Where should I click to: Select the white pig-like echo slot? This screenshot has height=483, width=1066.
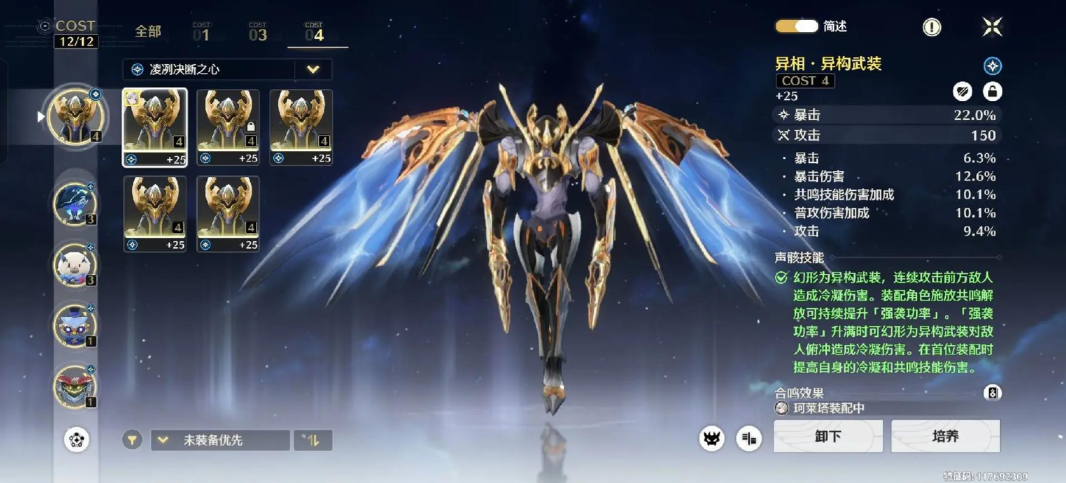[x=74, y=265]
